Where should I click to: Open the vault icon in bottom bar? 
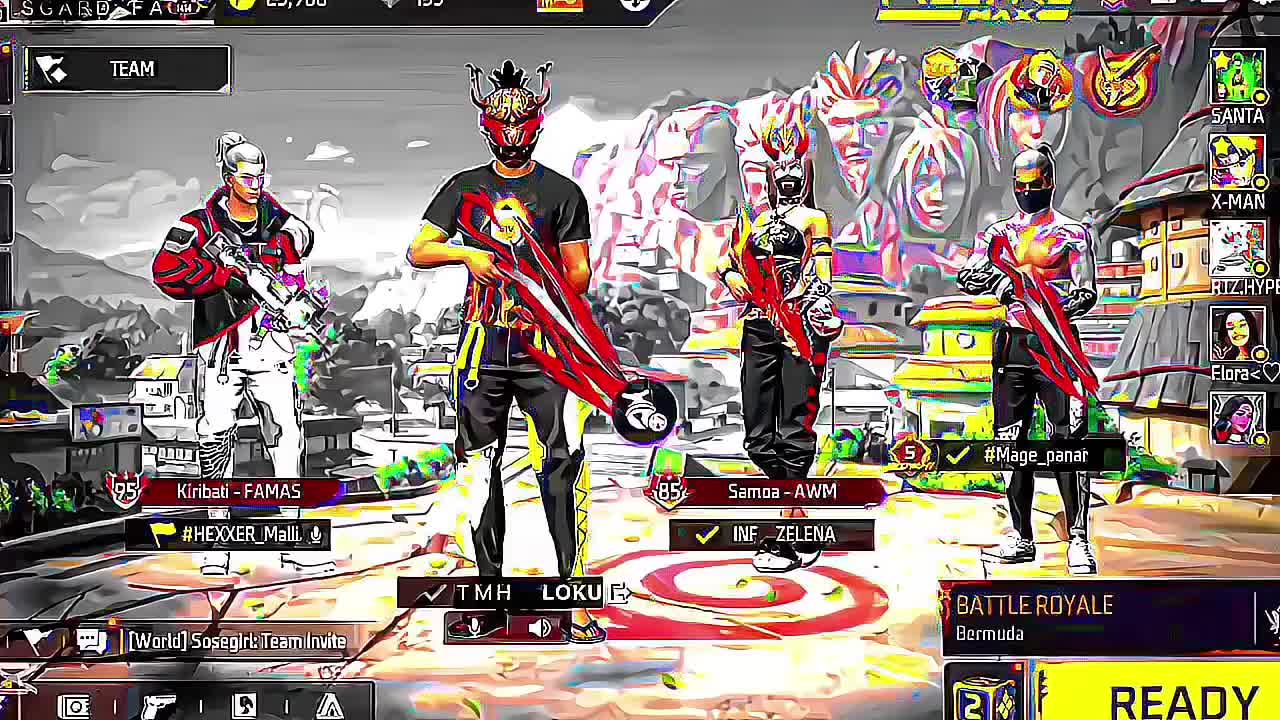pyautogui.click(x=76, y=706)
